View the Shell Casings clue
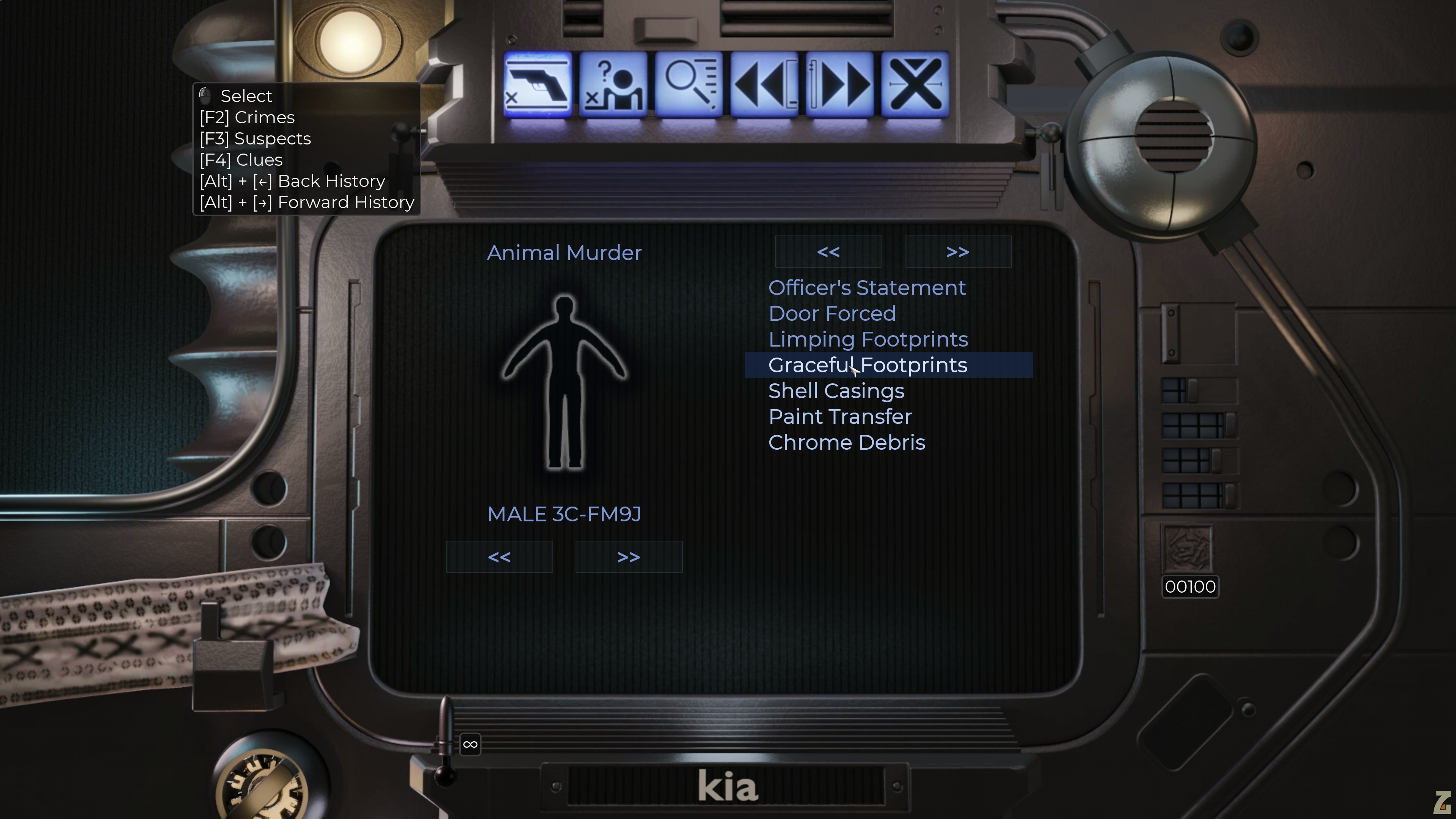Viewport: 1456px width, 819px height. 836,391
